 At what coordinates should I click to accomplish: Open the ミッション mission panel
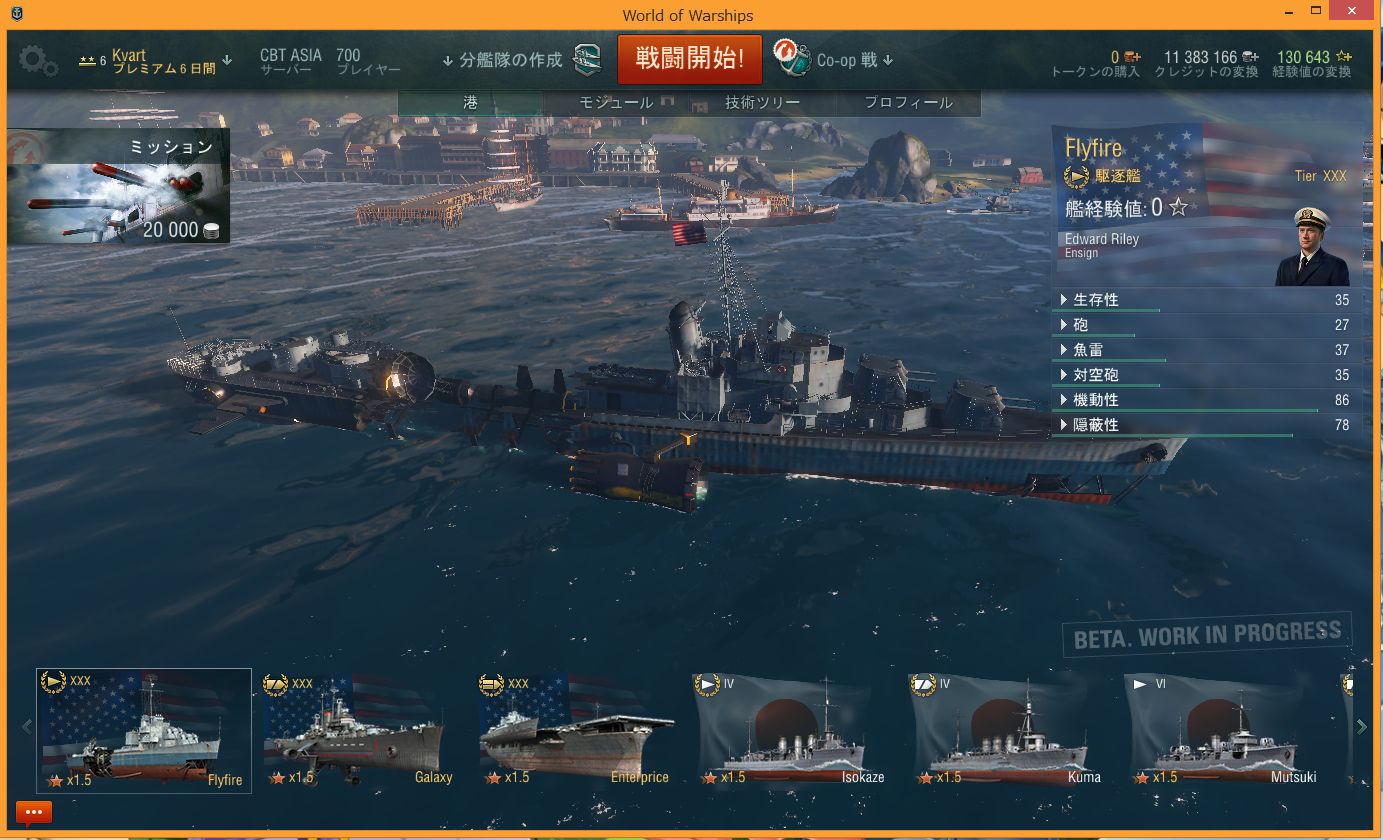[x=119, y=186]
